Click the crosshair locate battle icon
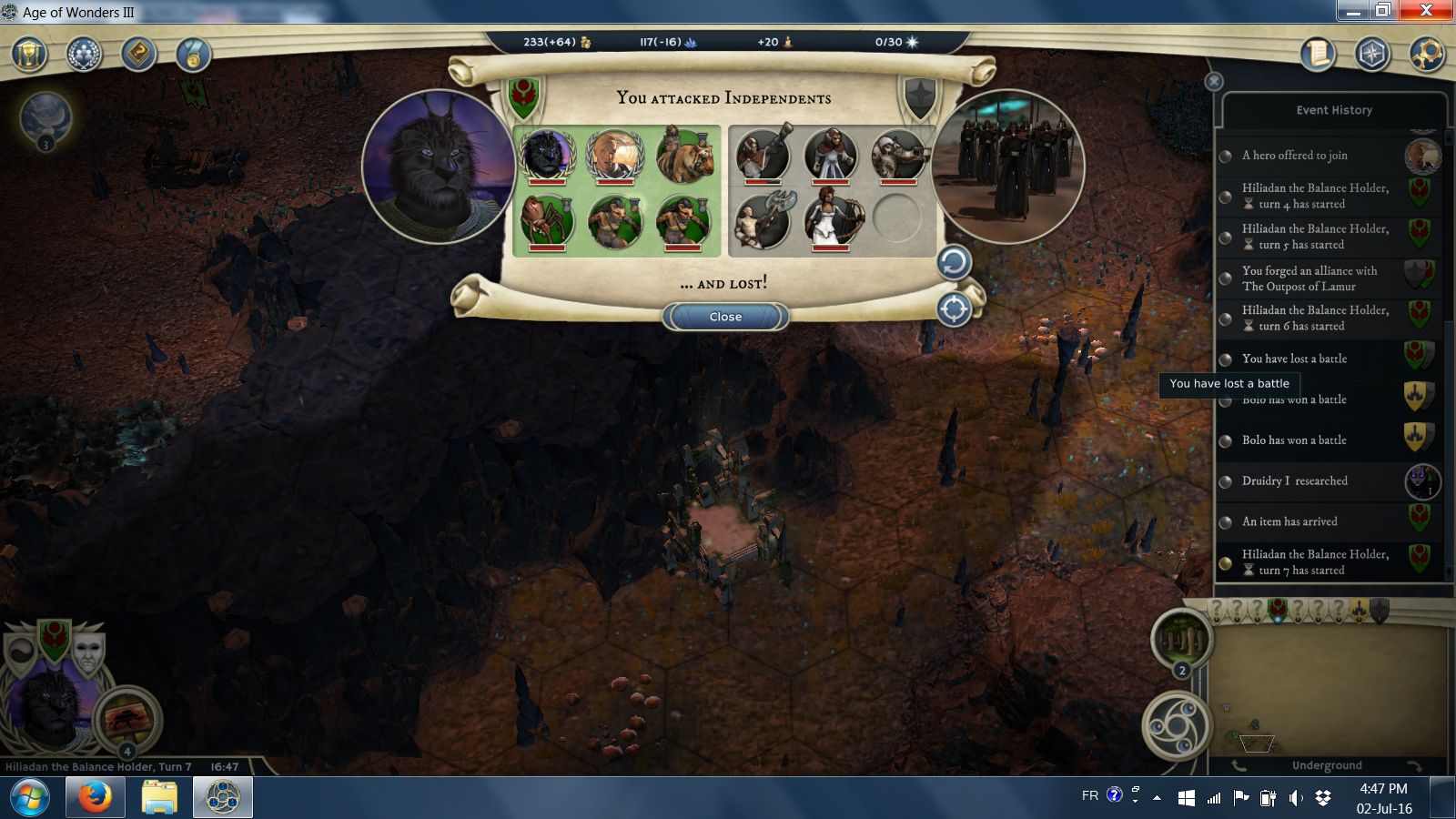 [954, 309]
